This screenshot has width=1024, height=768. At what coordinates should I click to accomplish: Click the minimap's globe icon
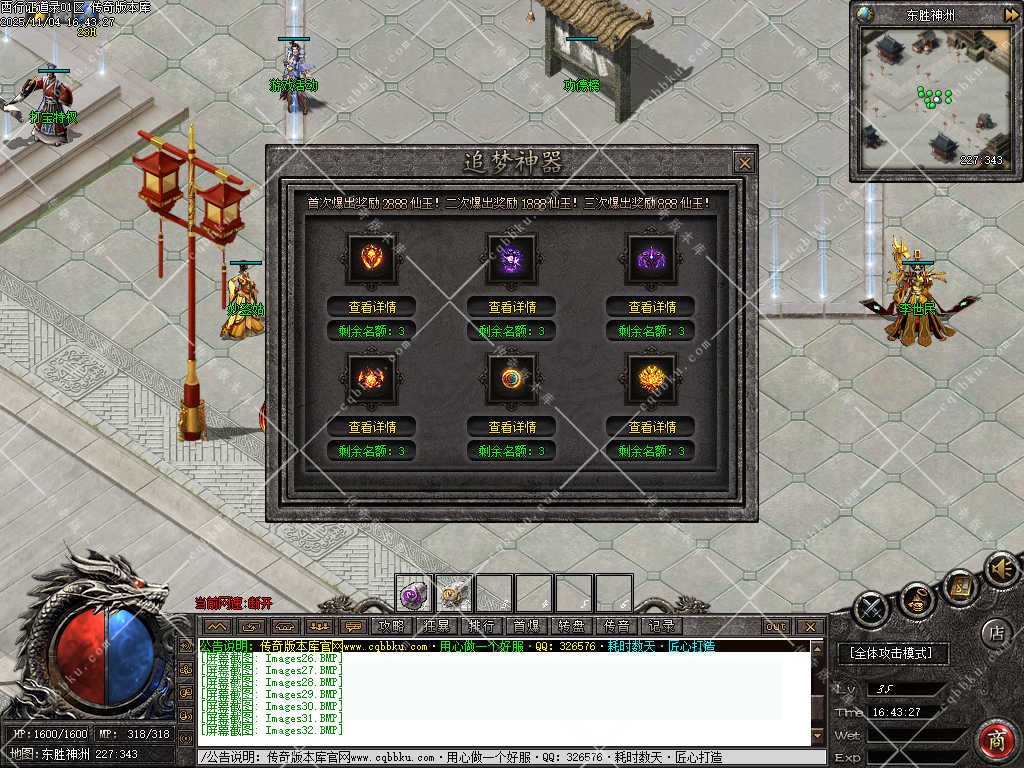pyautogui.click(x=865, y=14)
